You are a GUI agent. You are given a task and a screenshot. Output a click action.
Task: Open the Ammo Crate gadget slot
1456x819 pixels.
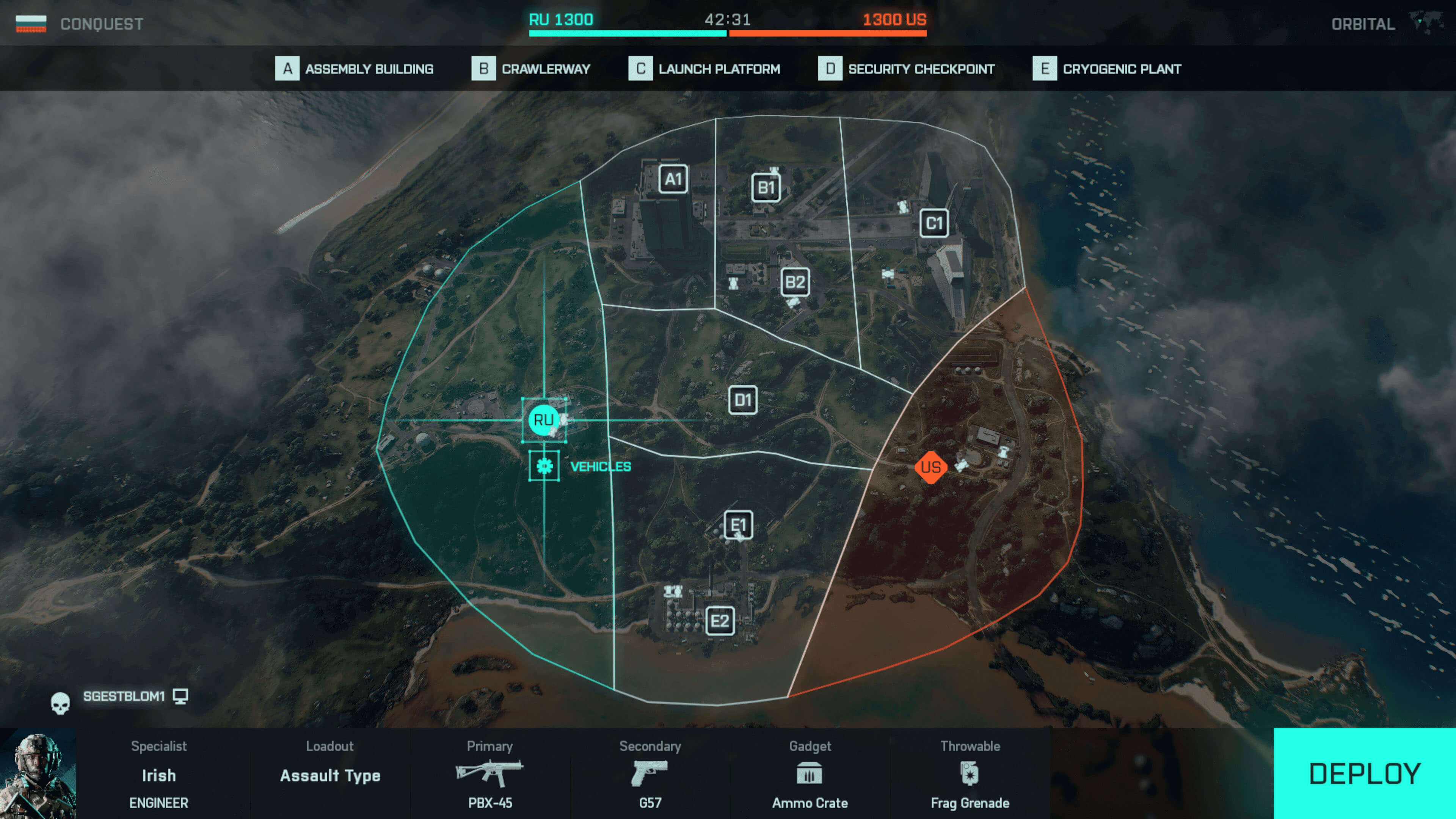(810, 774)
